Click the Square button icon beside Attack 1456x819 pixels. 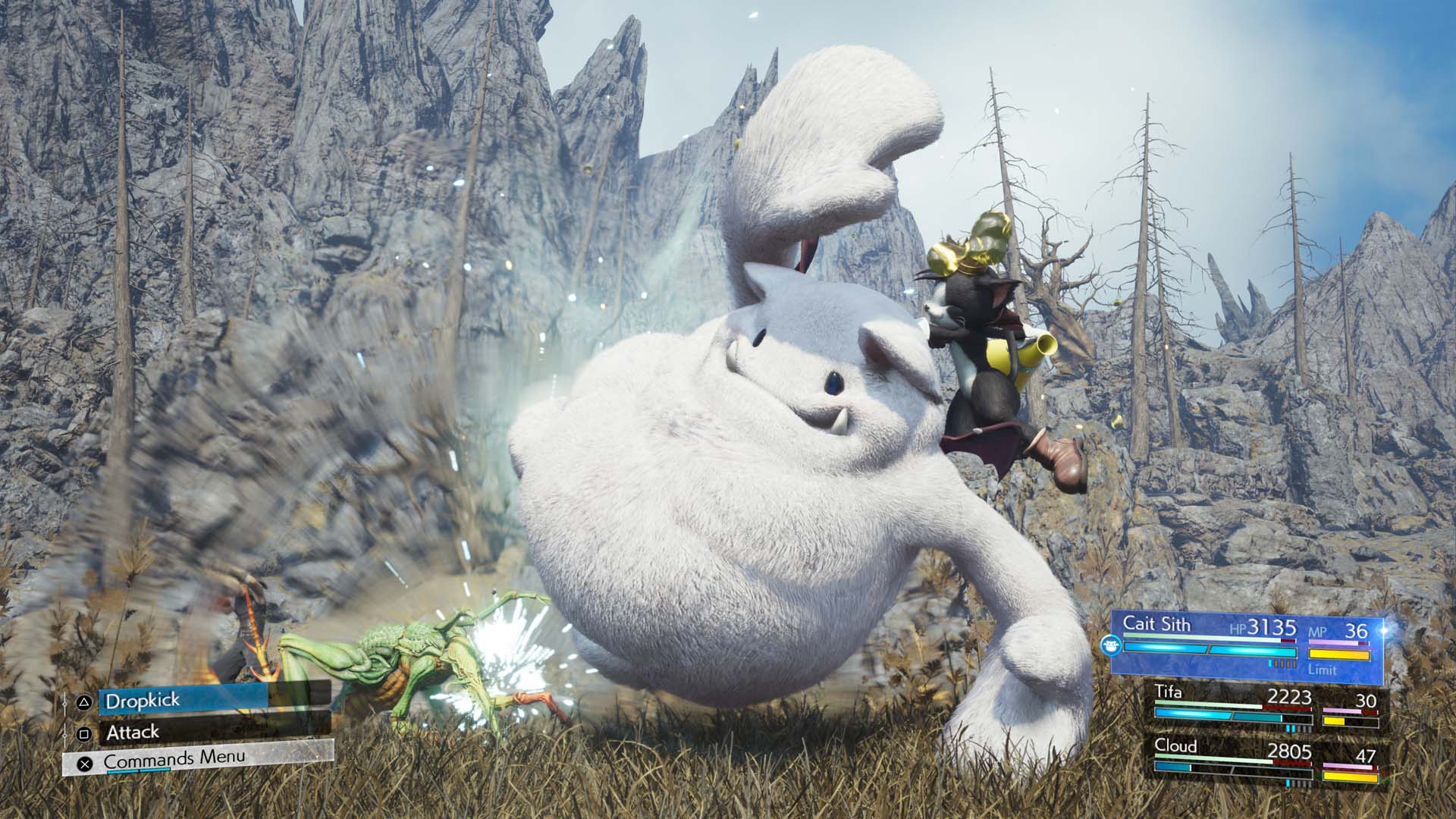click(x=84, y=733)
